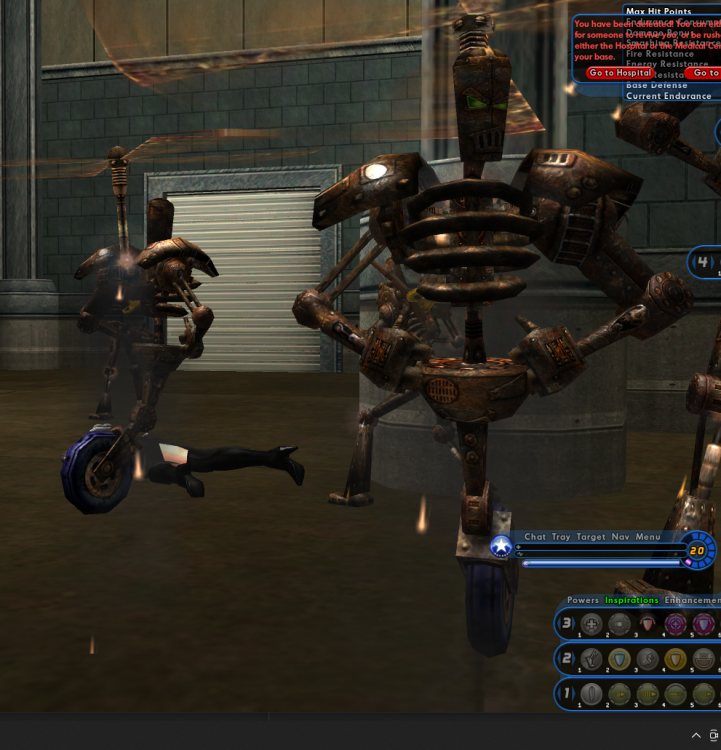The height and width of the screenshot is (750, 721).
Task: Open the Nav window
Action: click(620, 537)
